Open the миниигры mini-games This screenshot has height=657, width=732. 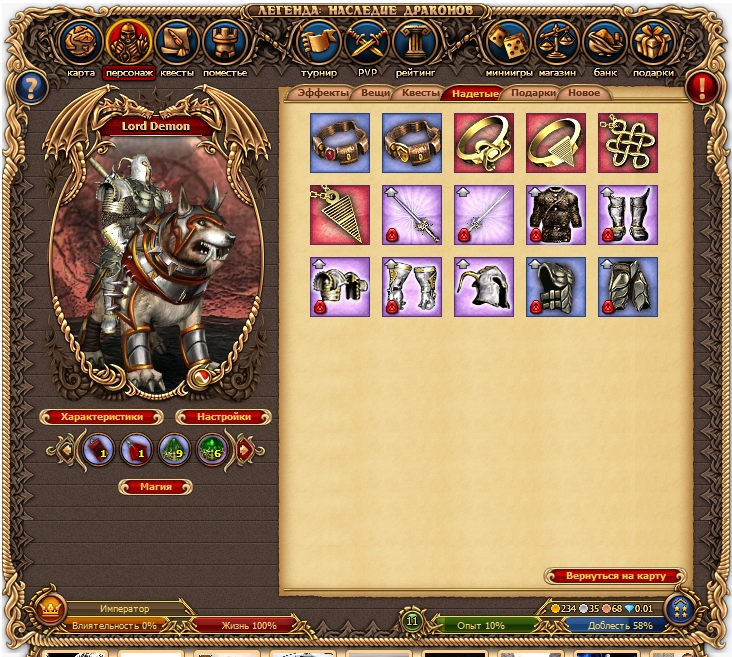[x=508, y=44]
